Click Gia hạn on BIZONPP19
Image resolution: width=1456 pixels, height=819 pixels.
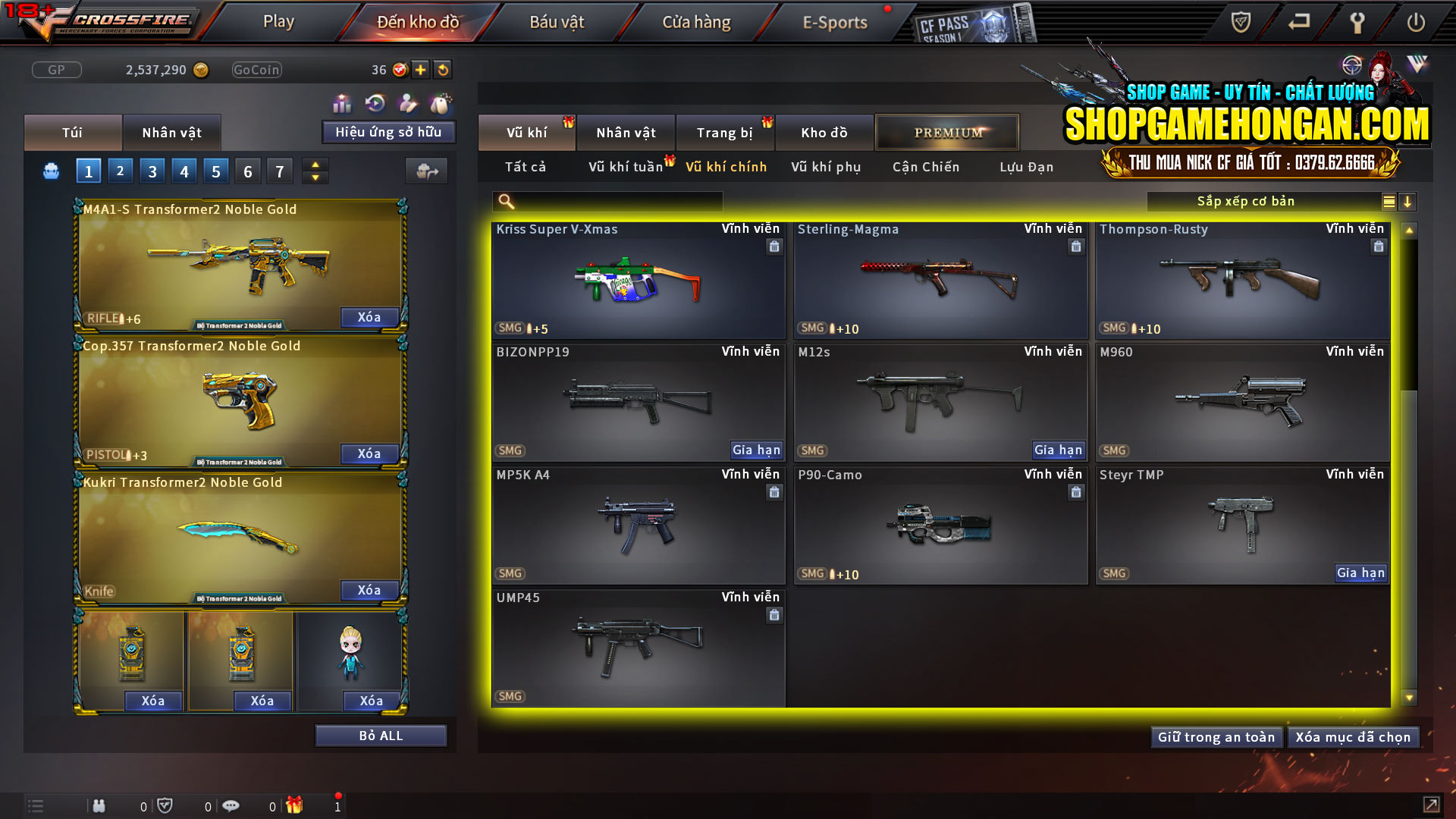tap(756, 450)
